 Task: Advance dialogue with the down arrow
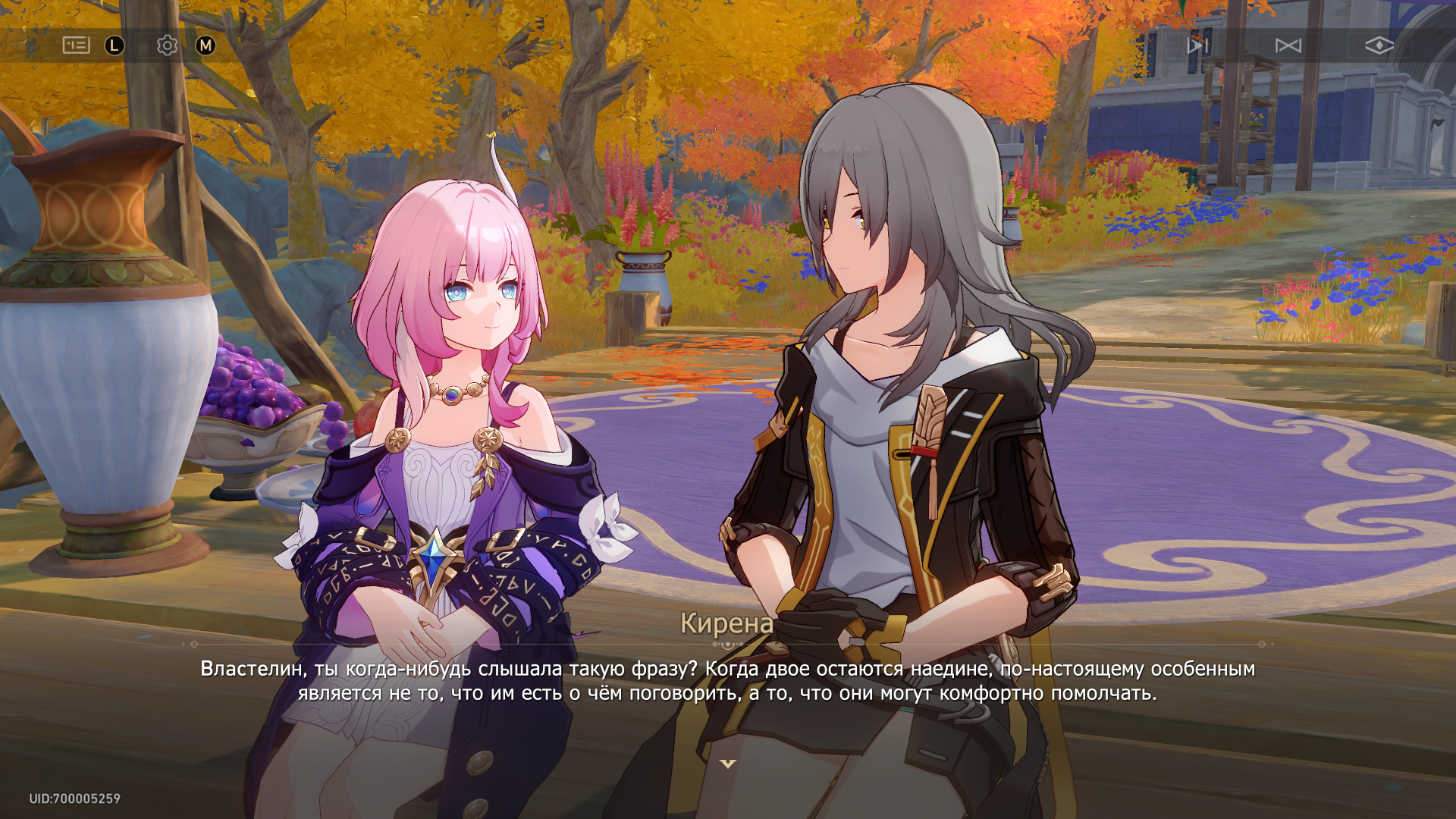coord(728,764)
